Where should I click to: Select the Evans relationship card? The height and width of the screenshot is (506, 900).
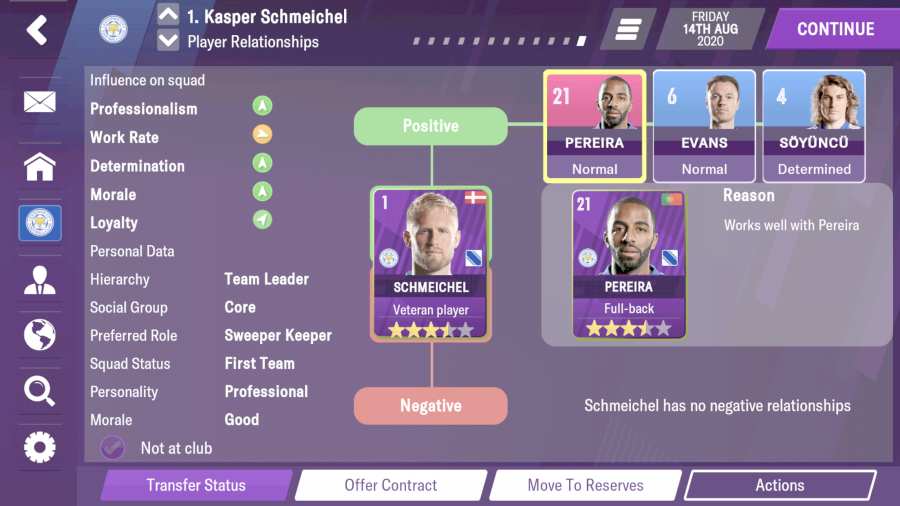click(x=704, y=126)
